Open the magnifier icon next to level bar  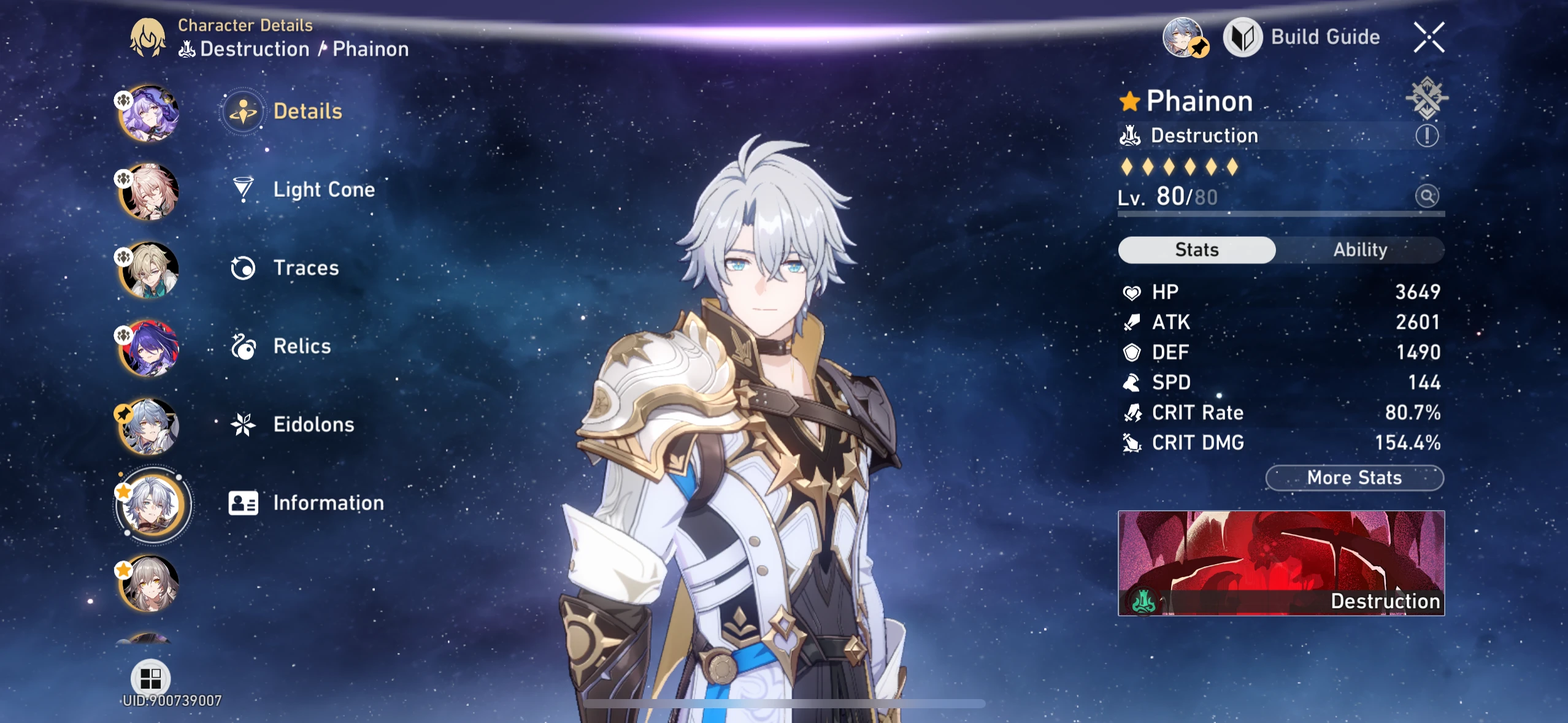click(1428, 195)
